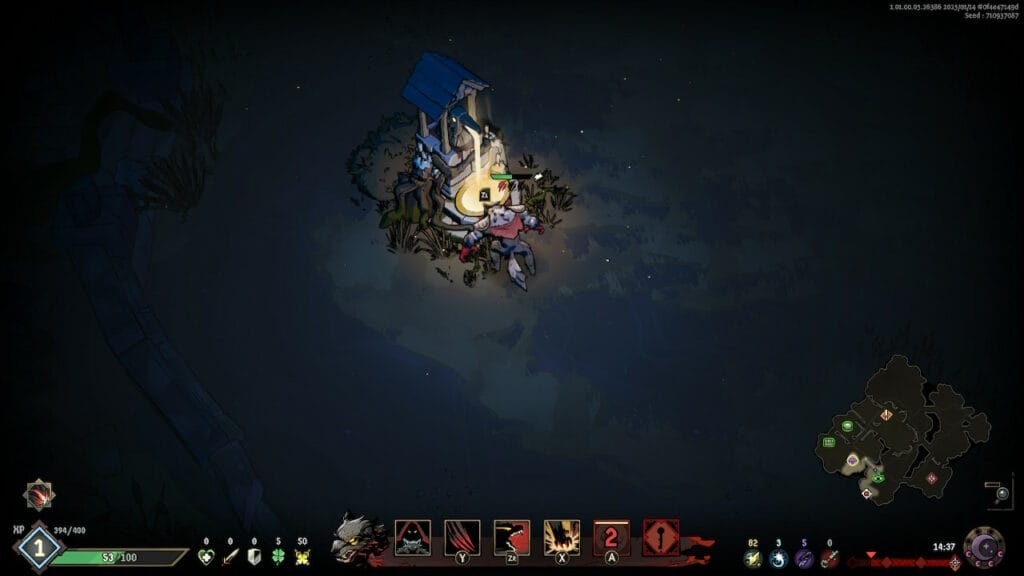
Task: Click the green eye marker on minimap
Action: [x=877, y=477]
